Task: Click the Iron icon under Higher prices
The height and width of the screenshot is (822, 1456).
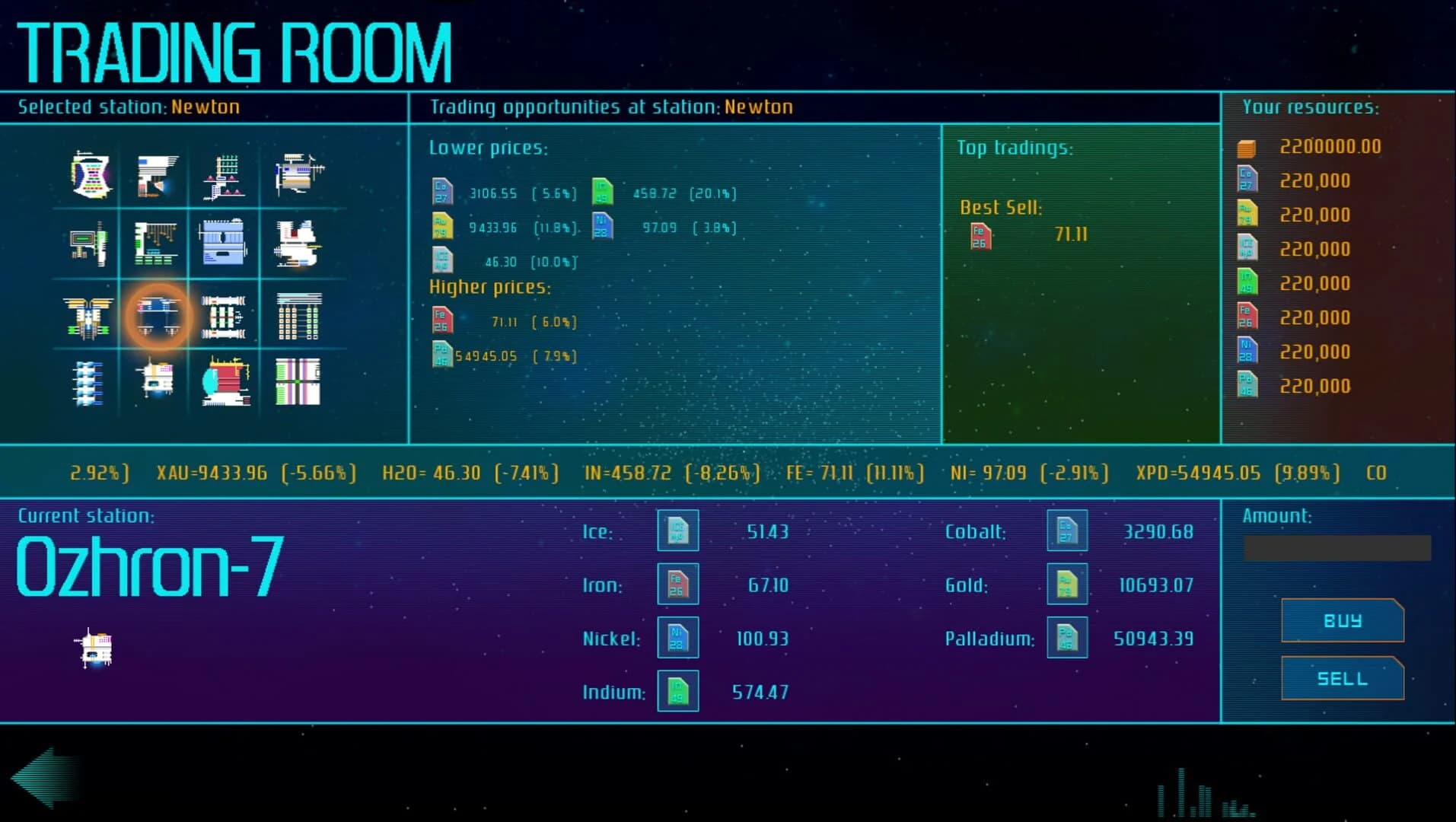Action: [441, 320]
